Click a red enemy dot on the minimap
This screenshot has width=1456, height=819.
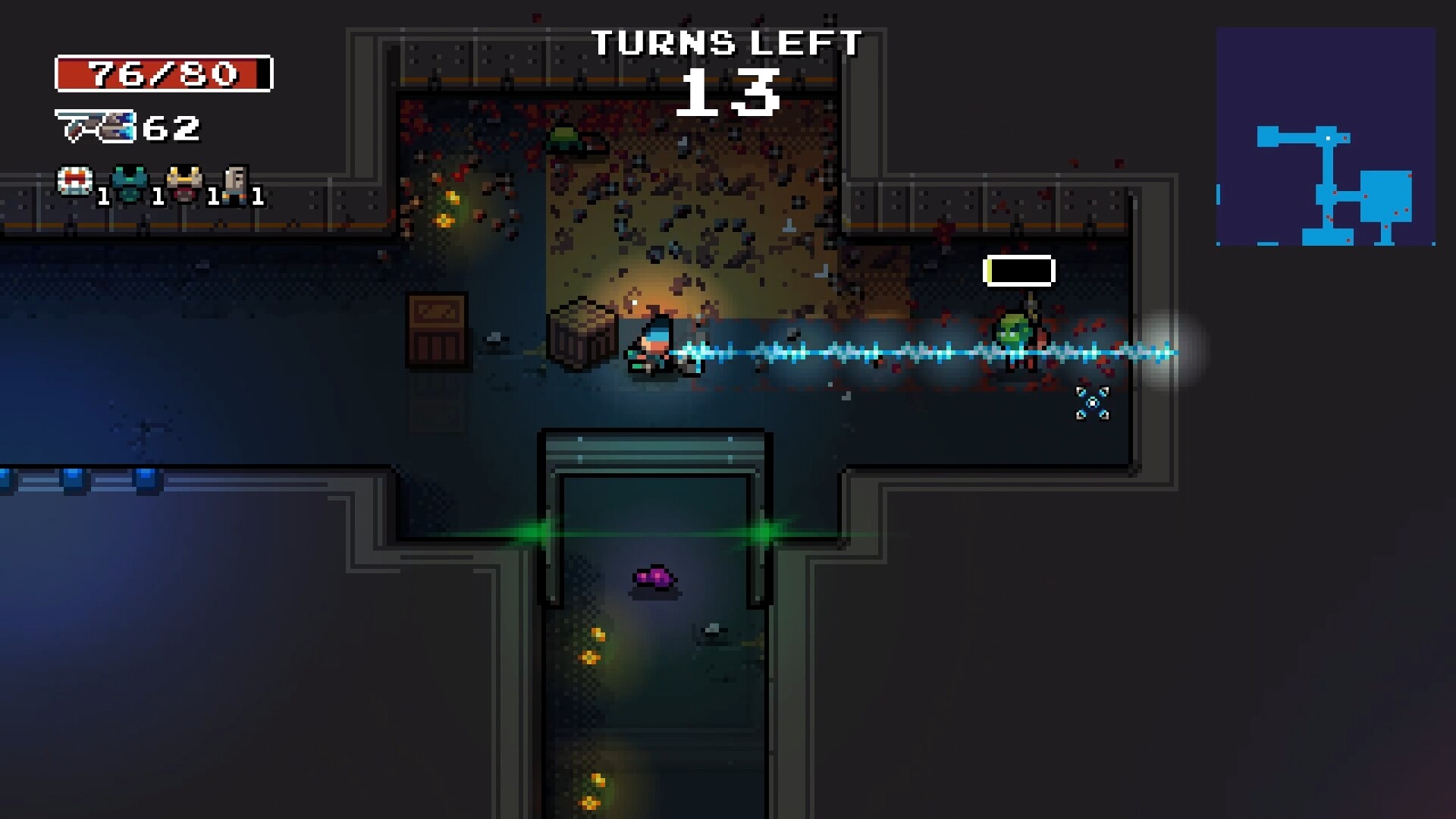pyautogui.click(x=1345, y=137)
